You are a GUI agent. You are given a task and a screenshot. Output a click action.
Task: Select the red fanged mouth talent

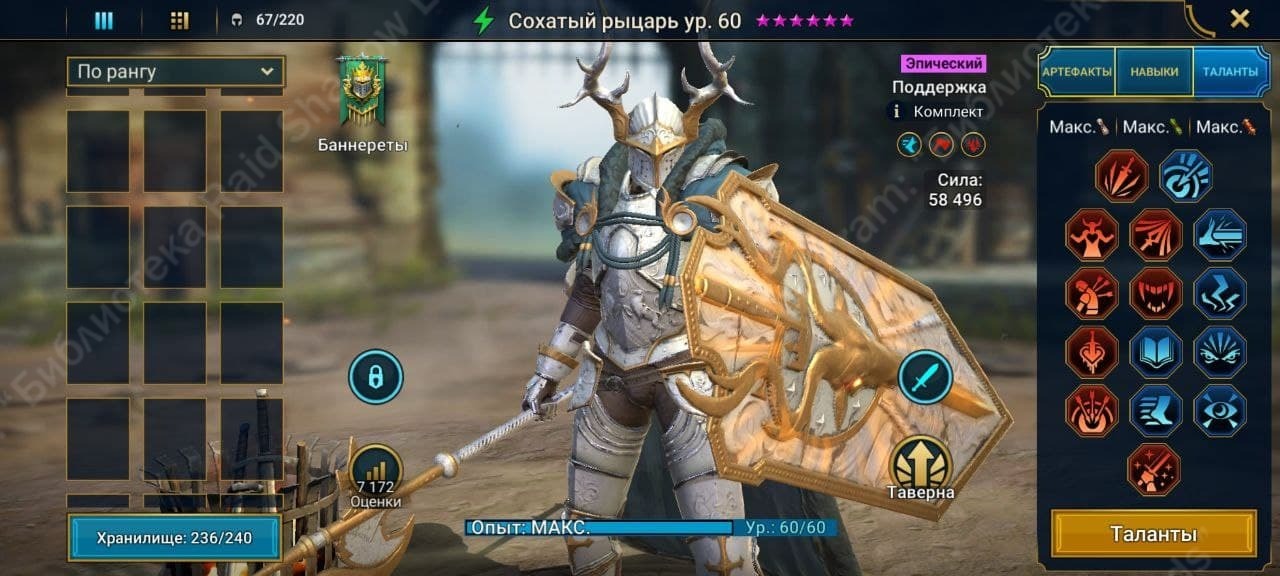pyautogui.click(x=1156, y=293)
